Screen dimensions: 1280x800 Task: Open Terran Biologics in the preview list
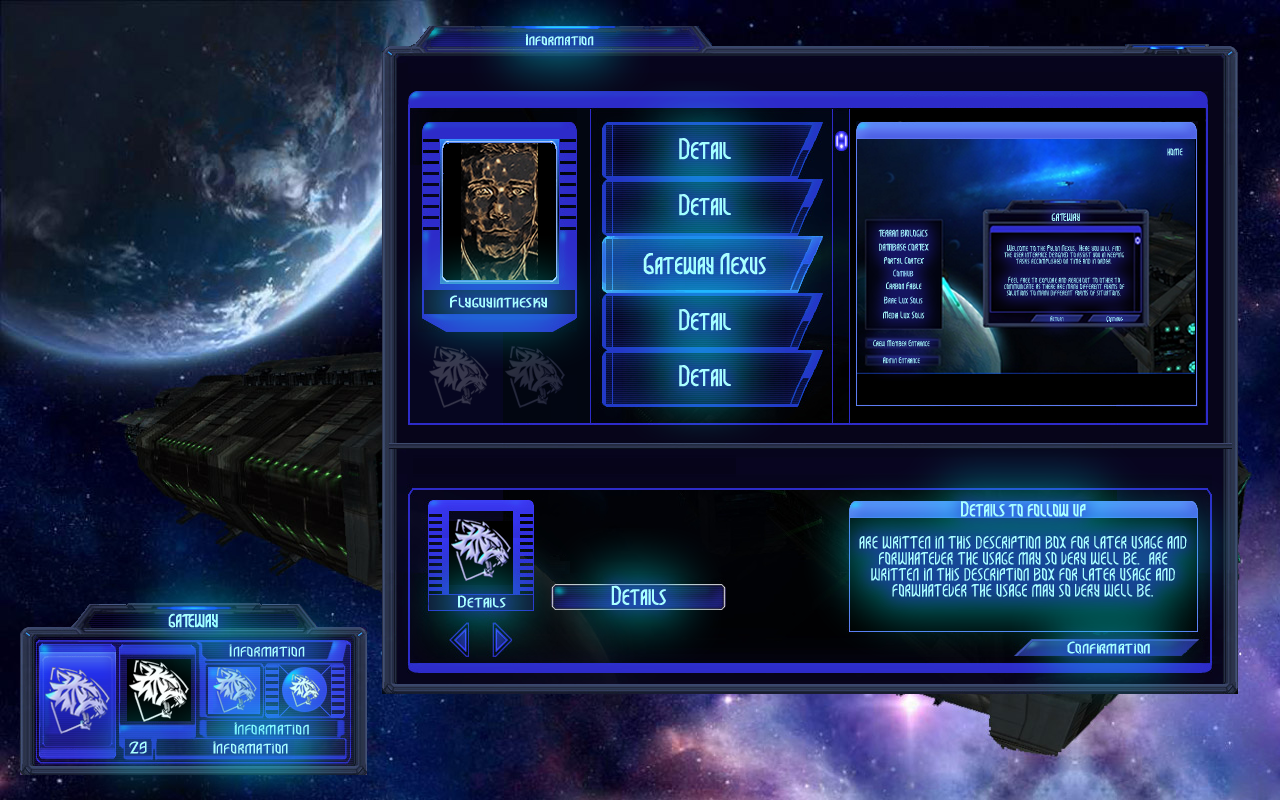click(x=902, y=233)
